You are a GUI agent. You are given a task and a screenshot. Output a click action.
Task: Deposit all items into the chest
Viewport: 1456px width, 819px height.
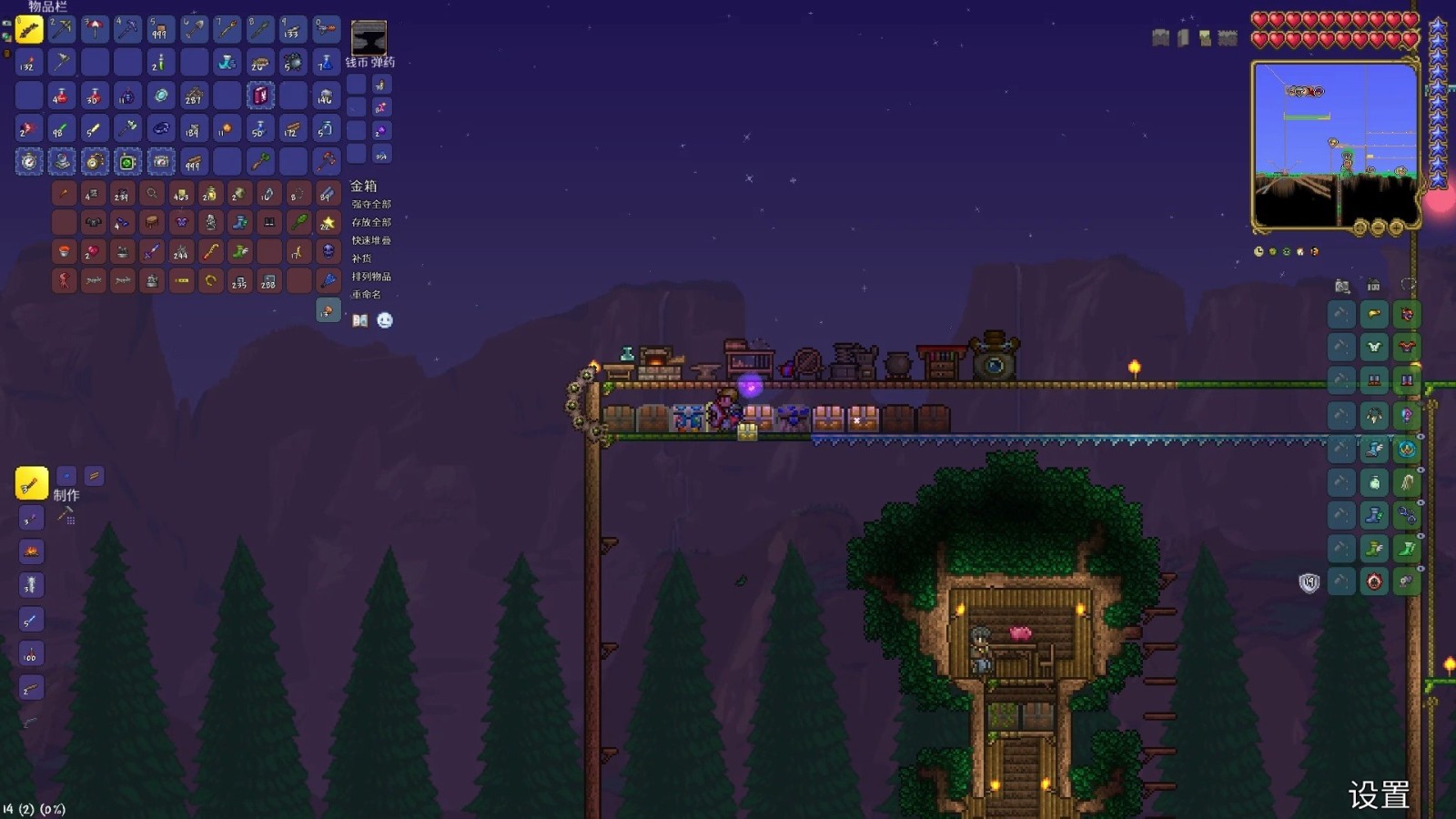tap(371, 222)
